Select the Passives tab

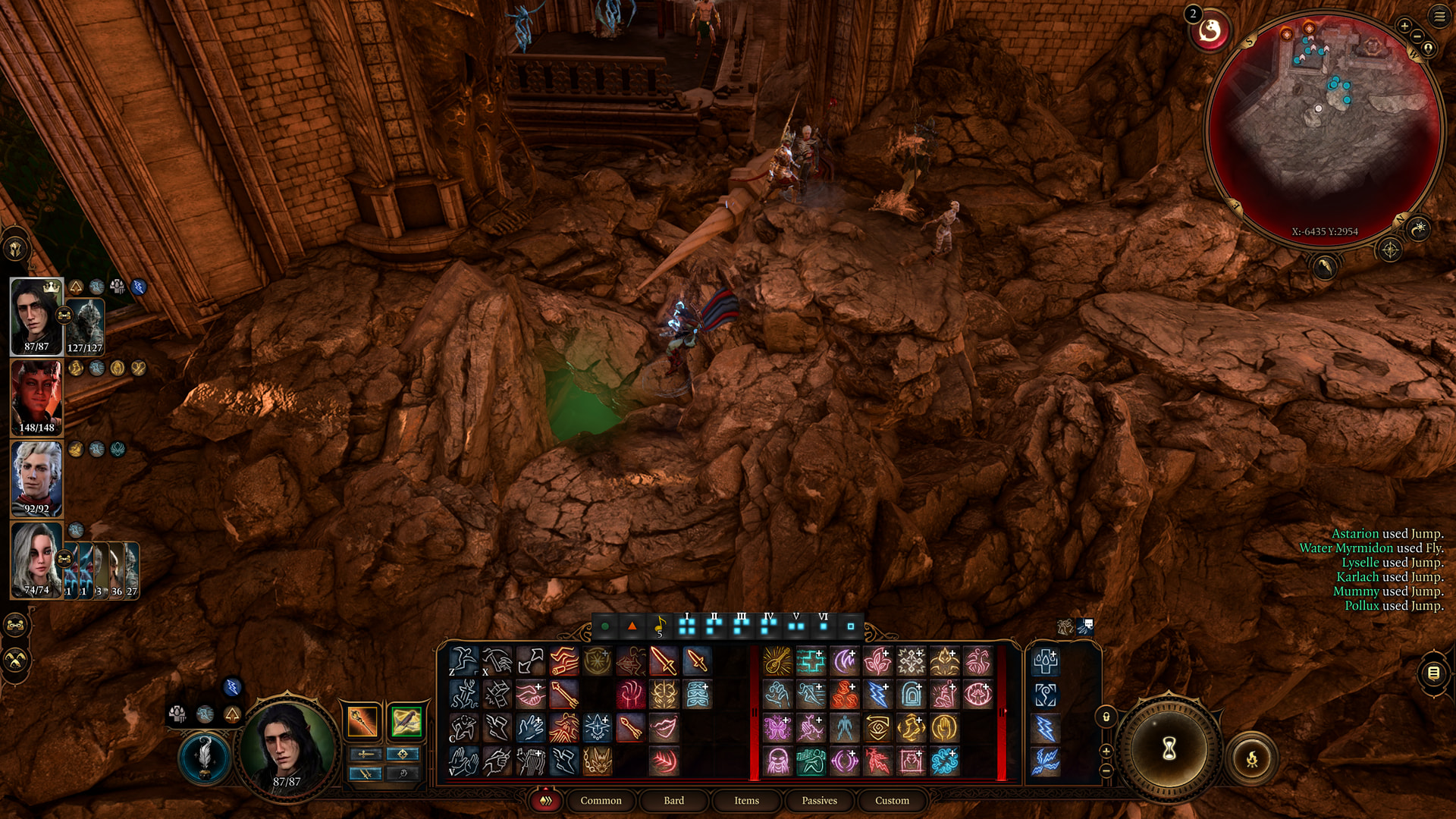(x=819, y=801)
